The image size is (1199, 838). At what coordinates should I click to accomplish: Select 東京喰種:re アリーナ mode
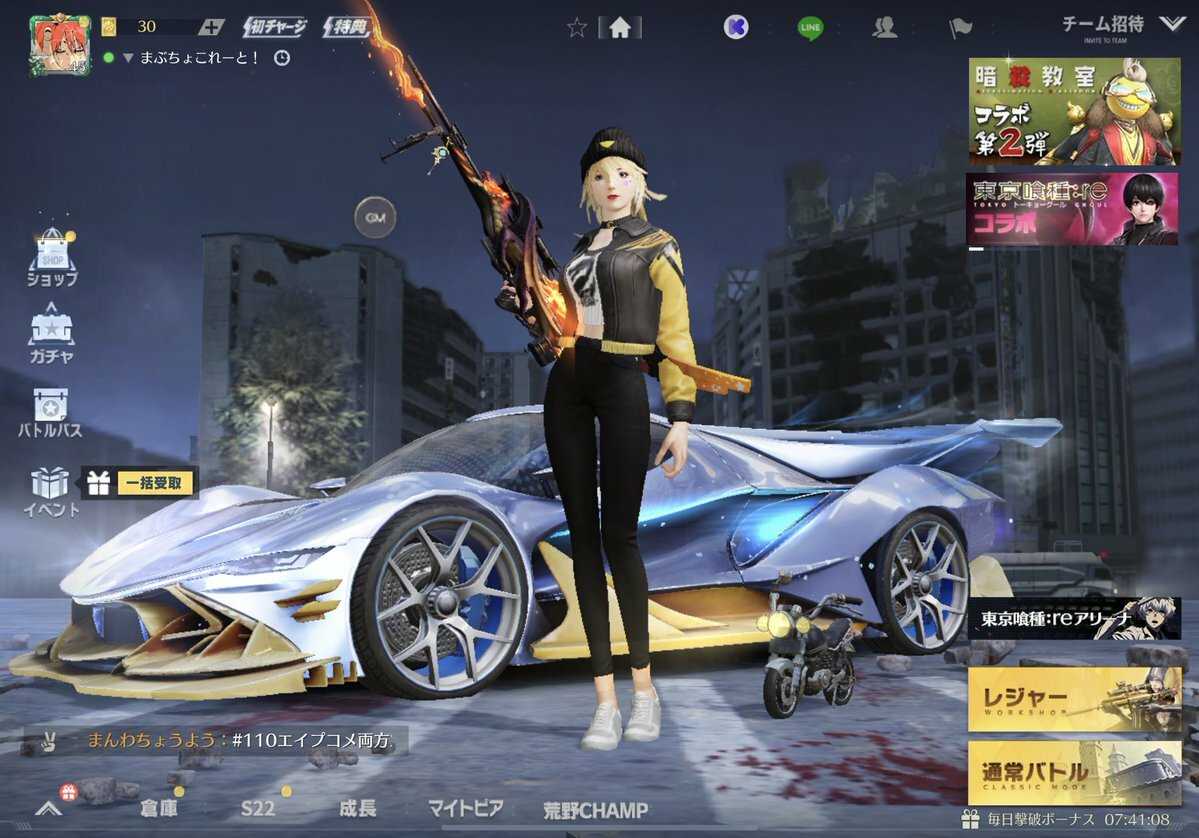(x=1074, y=619)
